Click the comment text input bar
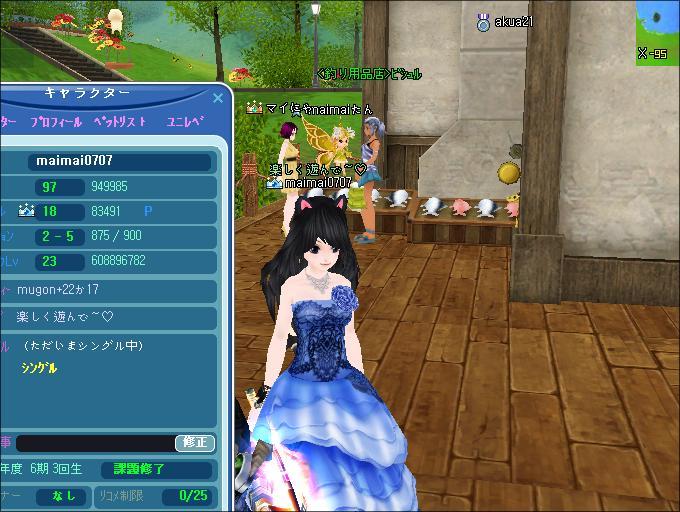The height and width of the screenshot is (512, 680). click(95, 443)
